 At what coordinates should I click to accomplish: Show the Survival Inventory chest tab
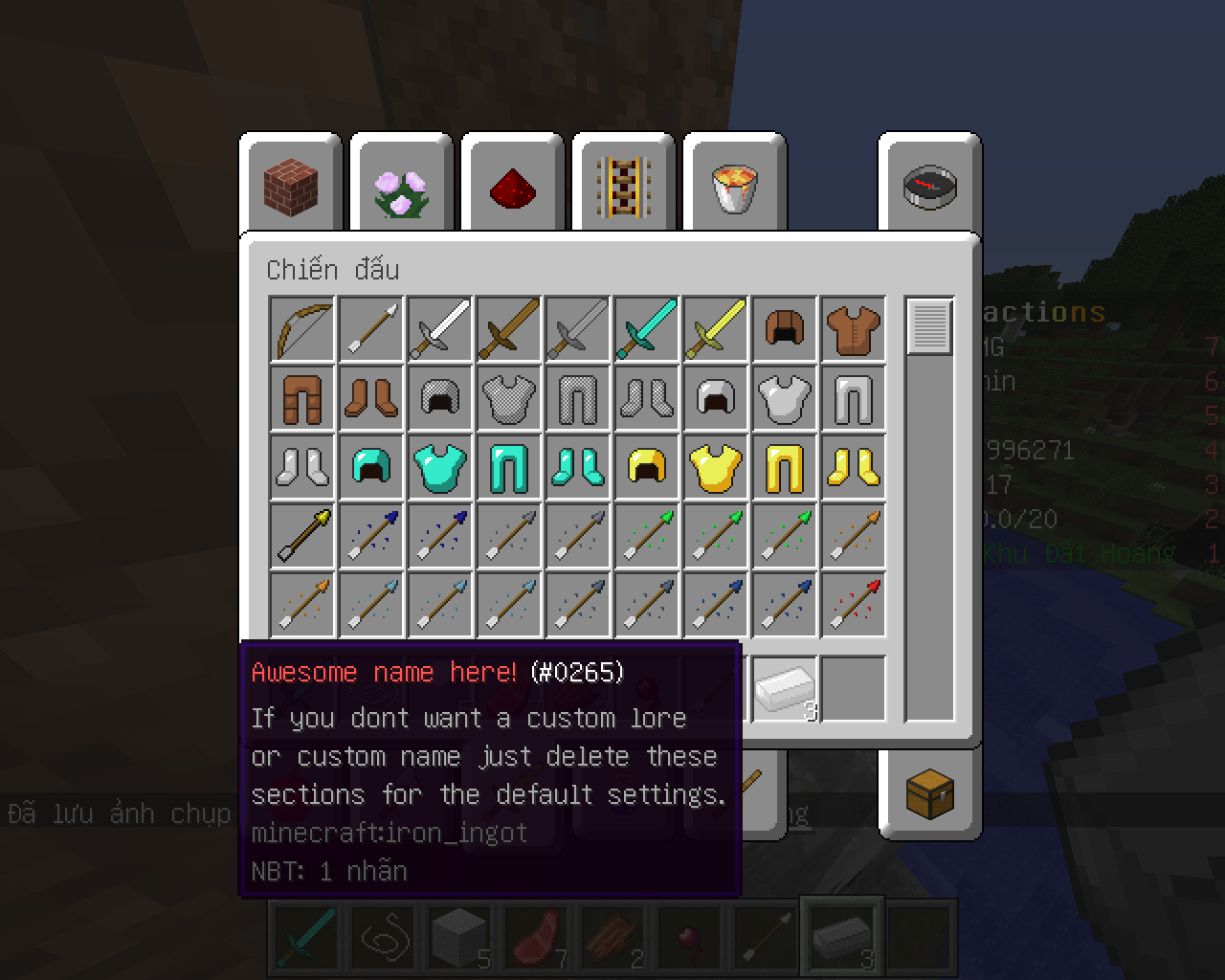click(x=929, y=794)
